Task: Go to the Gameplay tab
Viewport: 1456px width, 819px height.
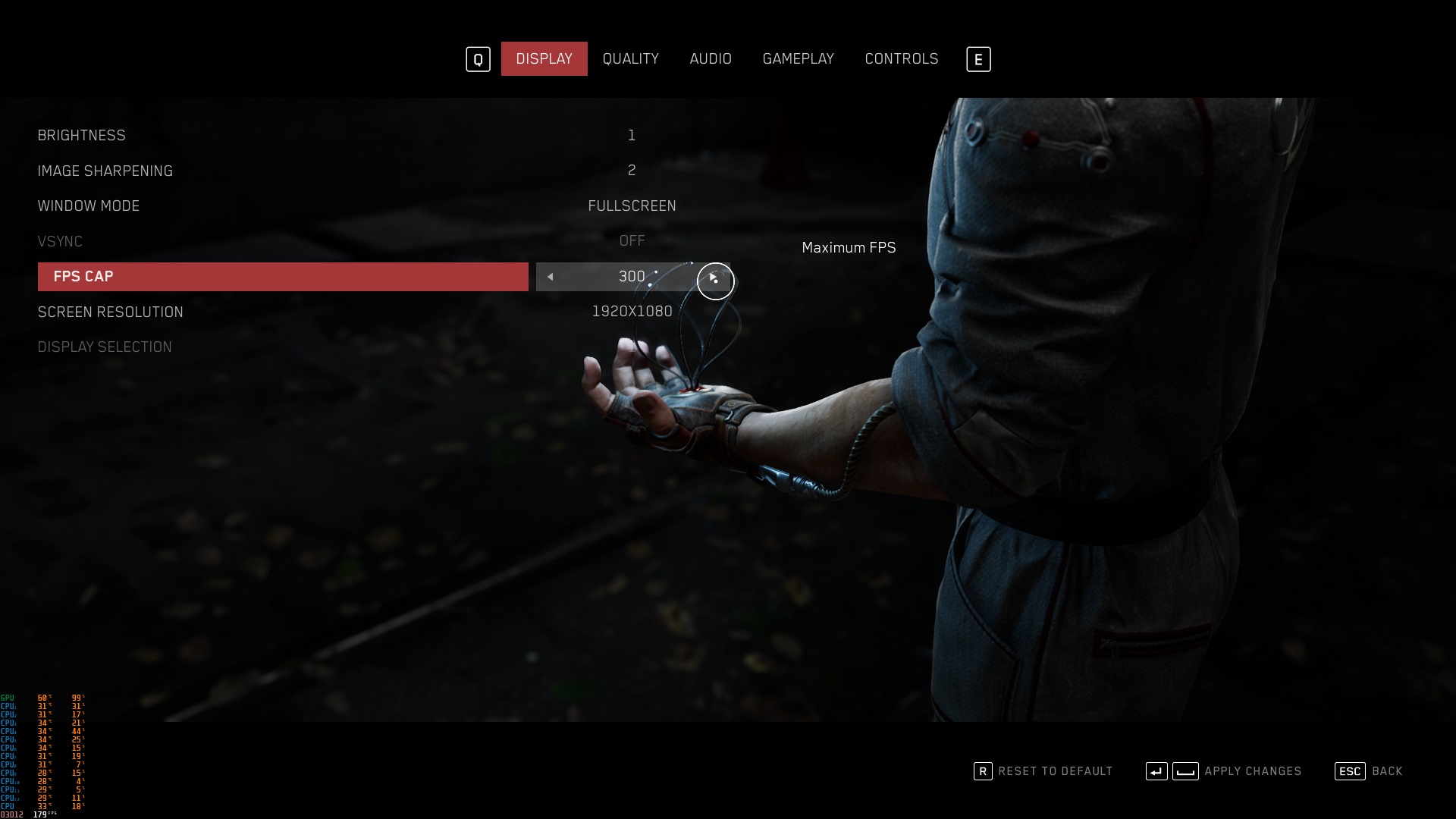Action: [798, 59]
